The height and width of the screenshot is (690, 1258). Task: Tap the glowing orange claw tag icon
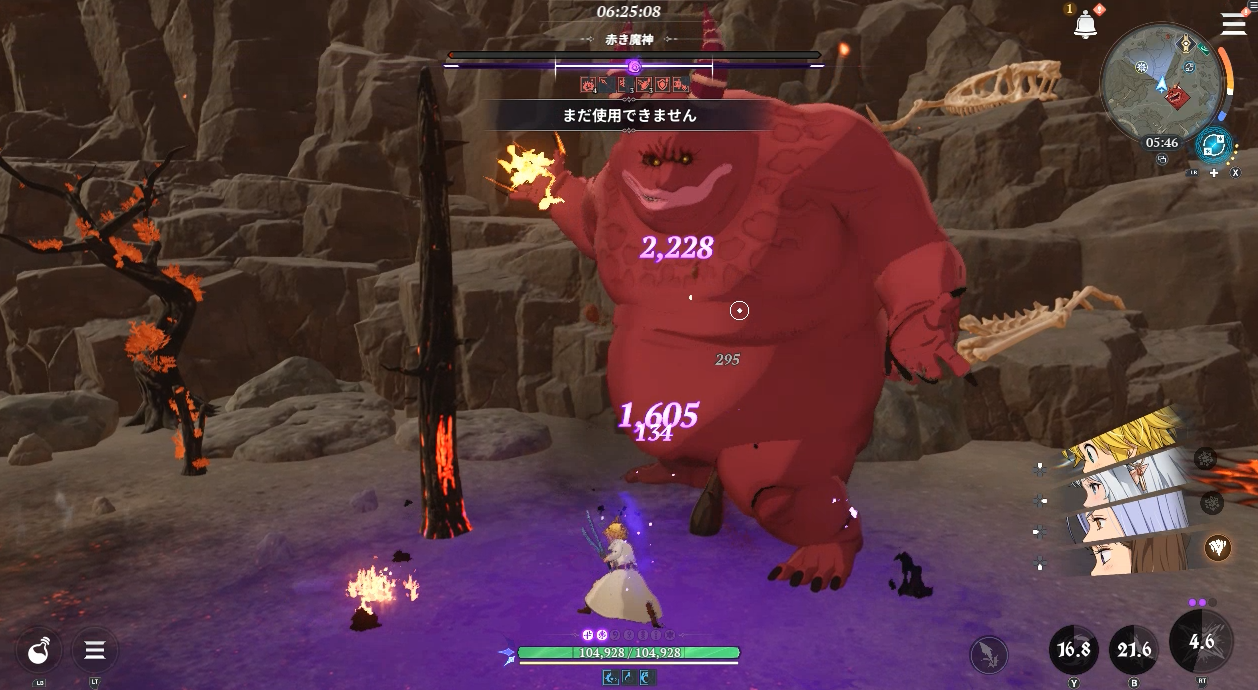(x=1217, y=547)
